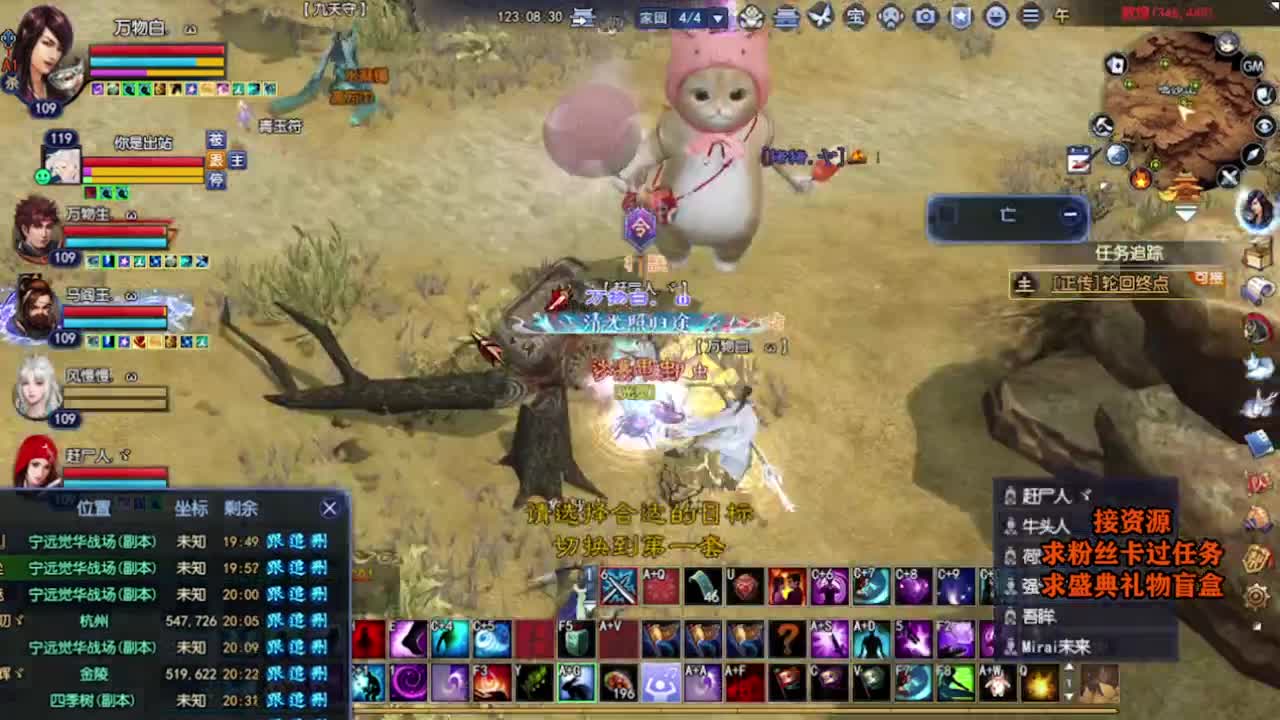
Task: Click the GM button beside the minimap
Action: click(x=1252, y=66)
